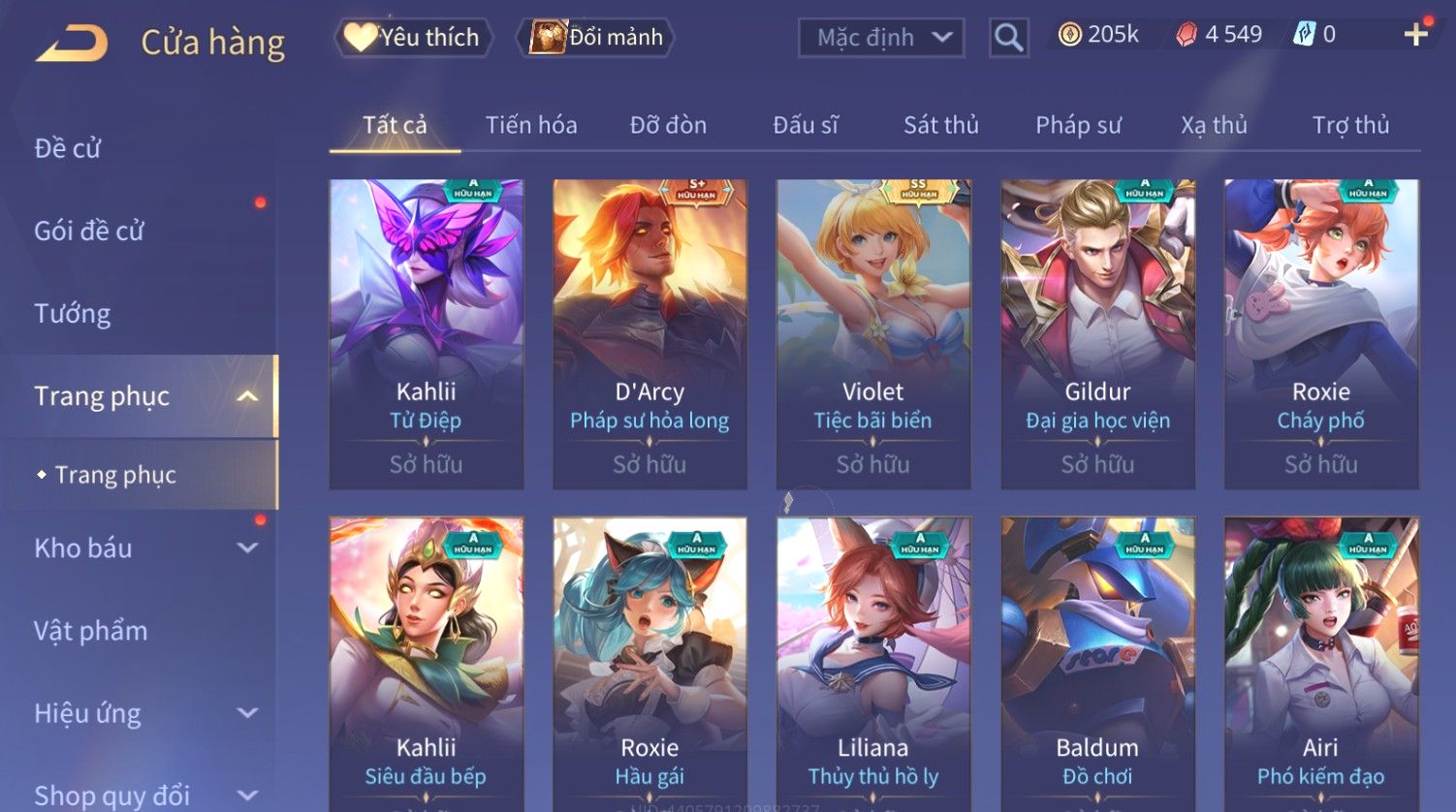View the Trợ thủ tab
Image resolution: width=1456 pixels, height=812 pixels.
(1350, 125)
